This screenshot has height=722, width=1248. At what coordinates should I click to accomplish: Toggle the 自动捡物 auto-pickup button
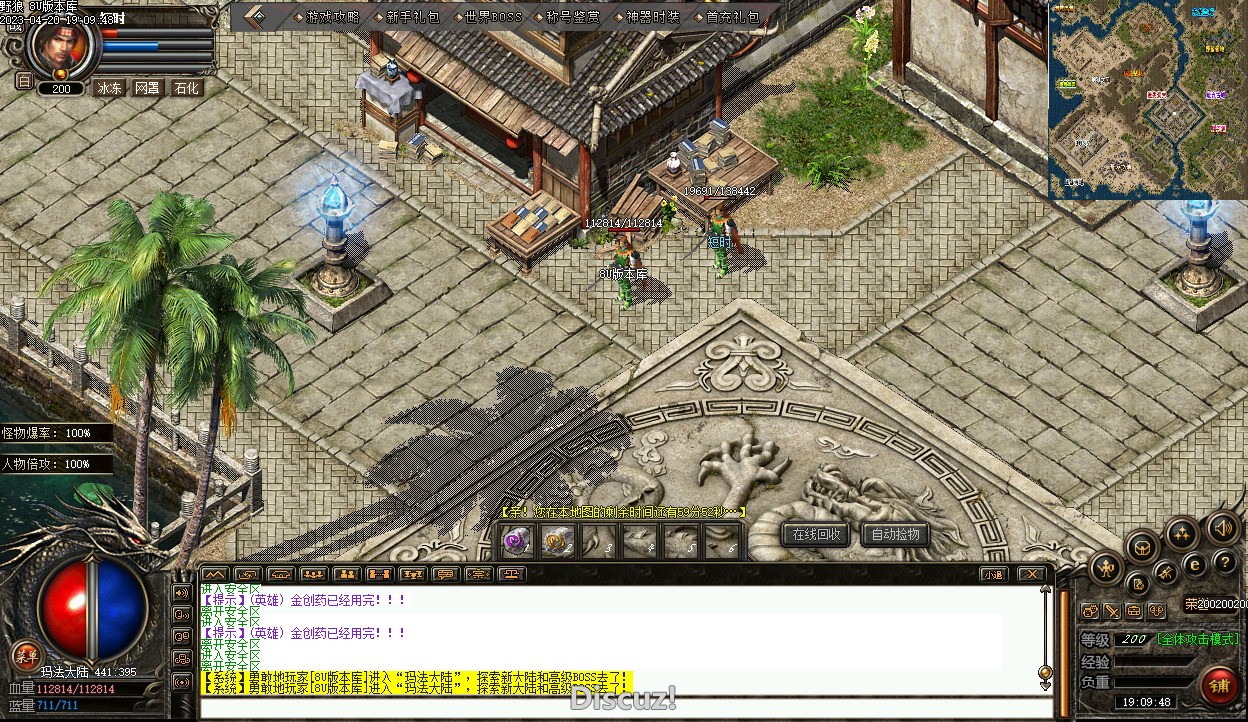(x=894, y=534)
